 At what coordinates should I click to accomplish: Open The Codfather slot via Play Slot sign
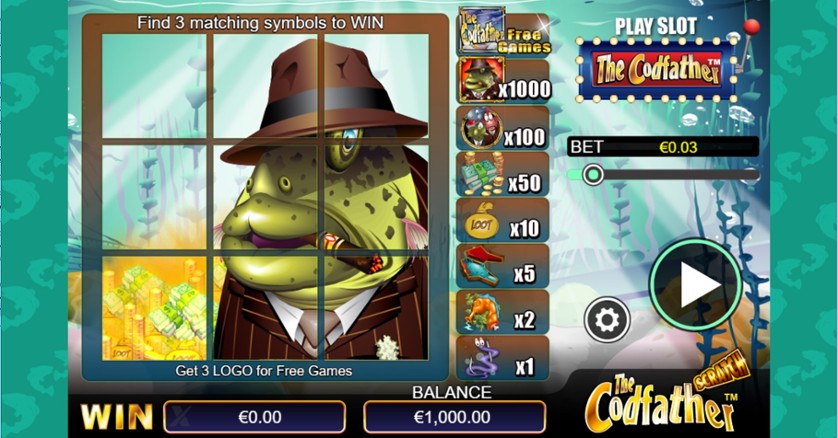(659, 68)
